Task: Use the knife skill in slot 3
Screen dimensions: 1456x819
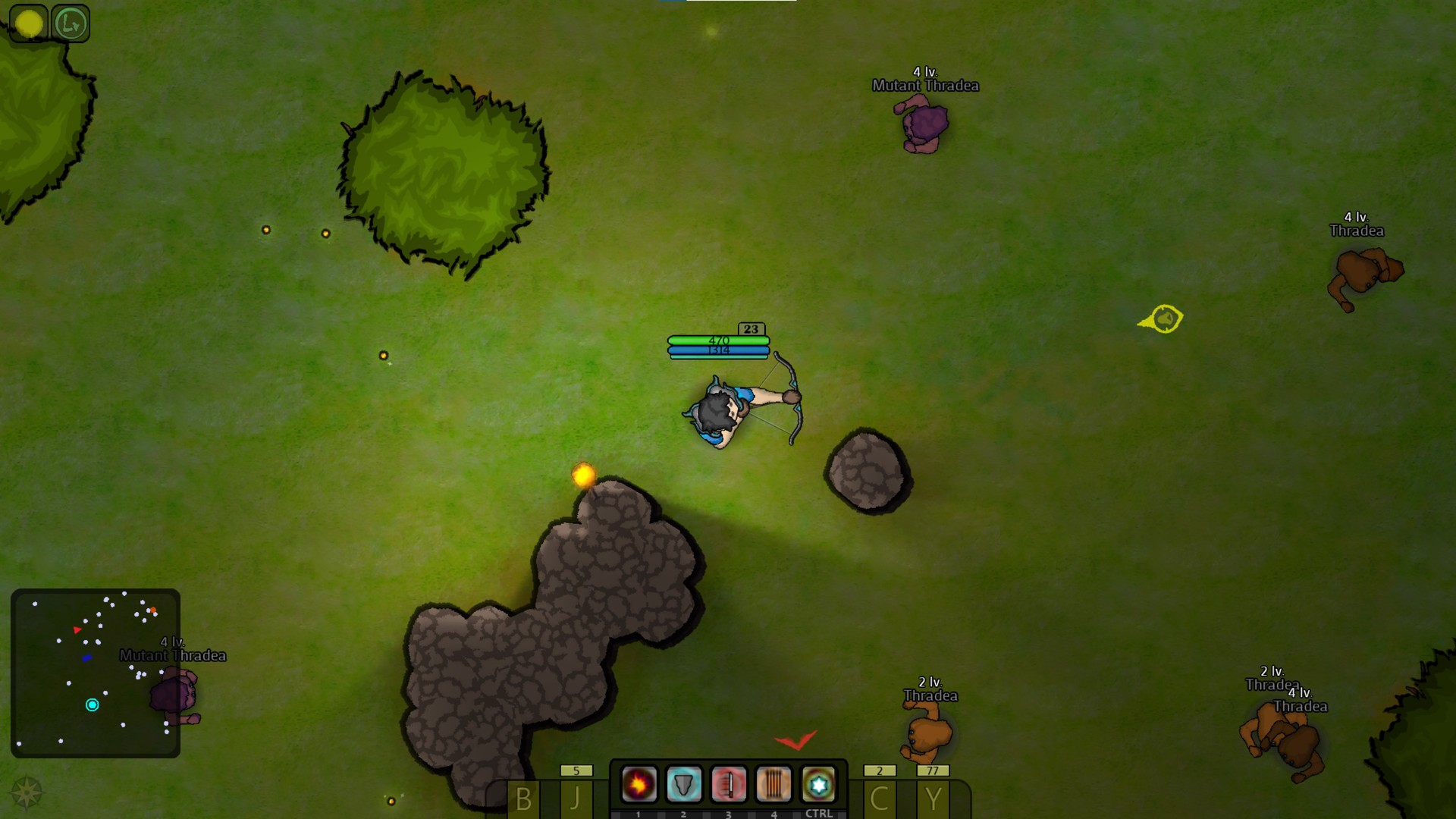Action: tap(727, 784)
